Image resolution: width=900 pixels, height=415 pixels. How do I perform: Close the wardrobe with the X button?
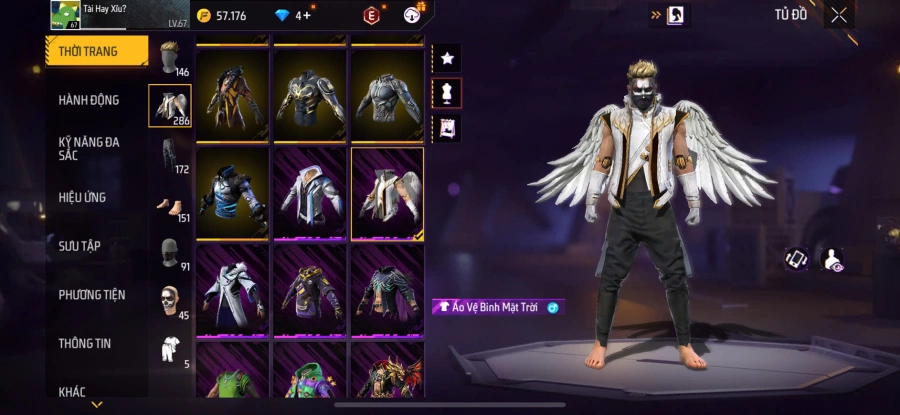tap(838, 15)
